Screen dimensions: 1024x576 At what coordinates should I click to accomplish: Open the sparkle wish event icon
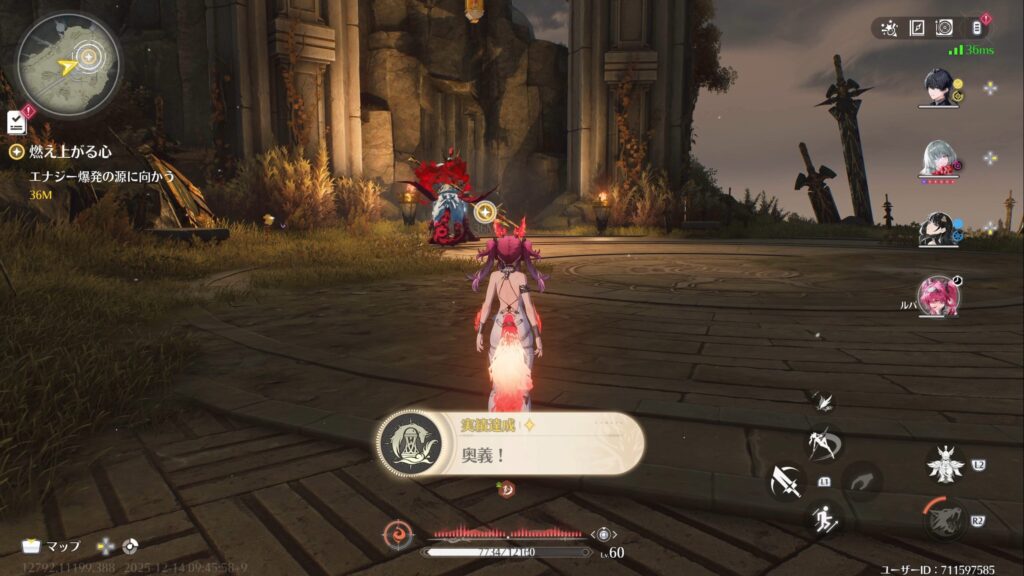tap(887, 28)
